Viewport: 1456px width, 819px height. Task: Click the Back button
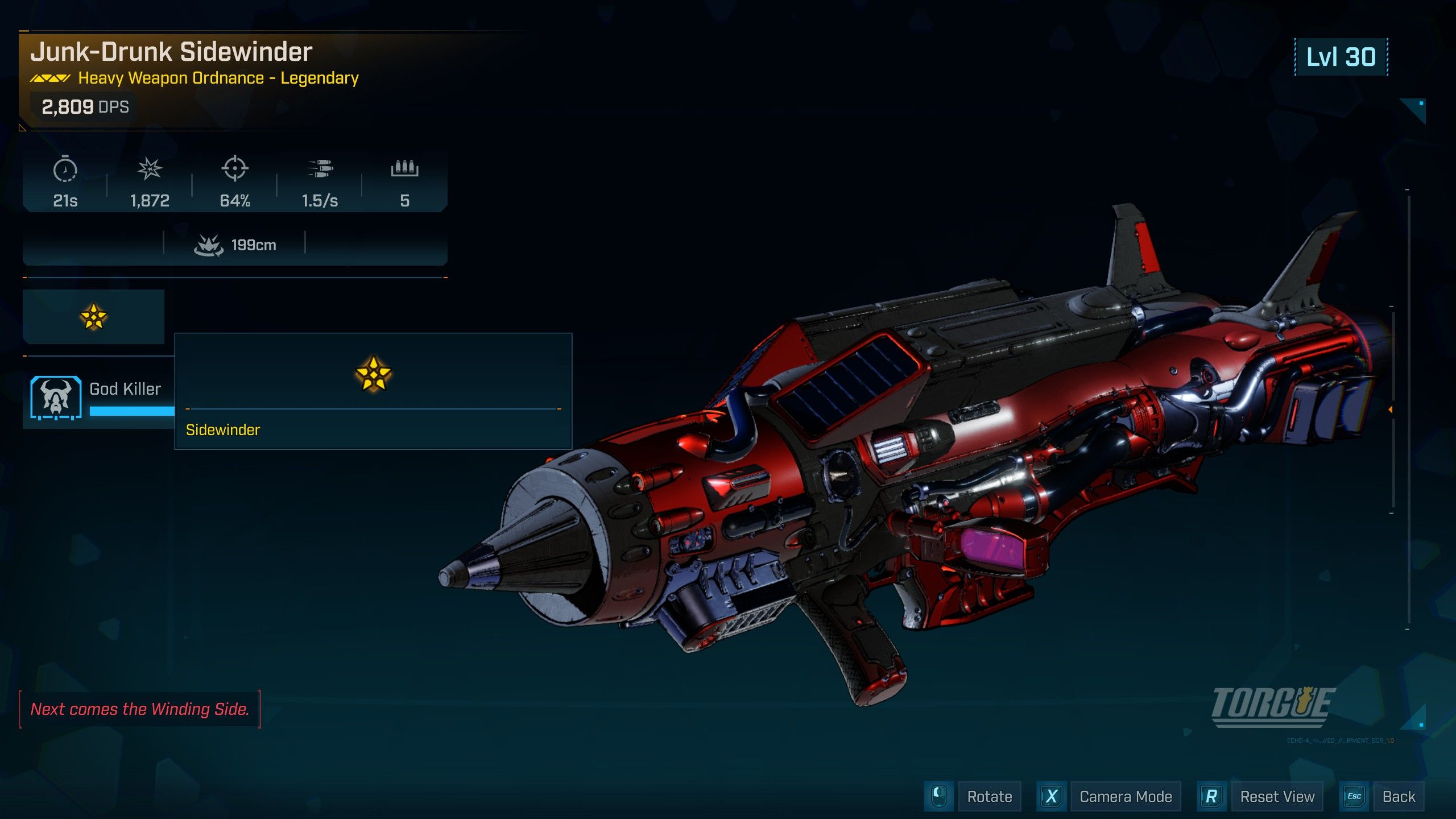click(x=1398, y=796)
